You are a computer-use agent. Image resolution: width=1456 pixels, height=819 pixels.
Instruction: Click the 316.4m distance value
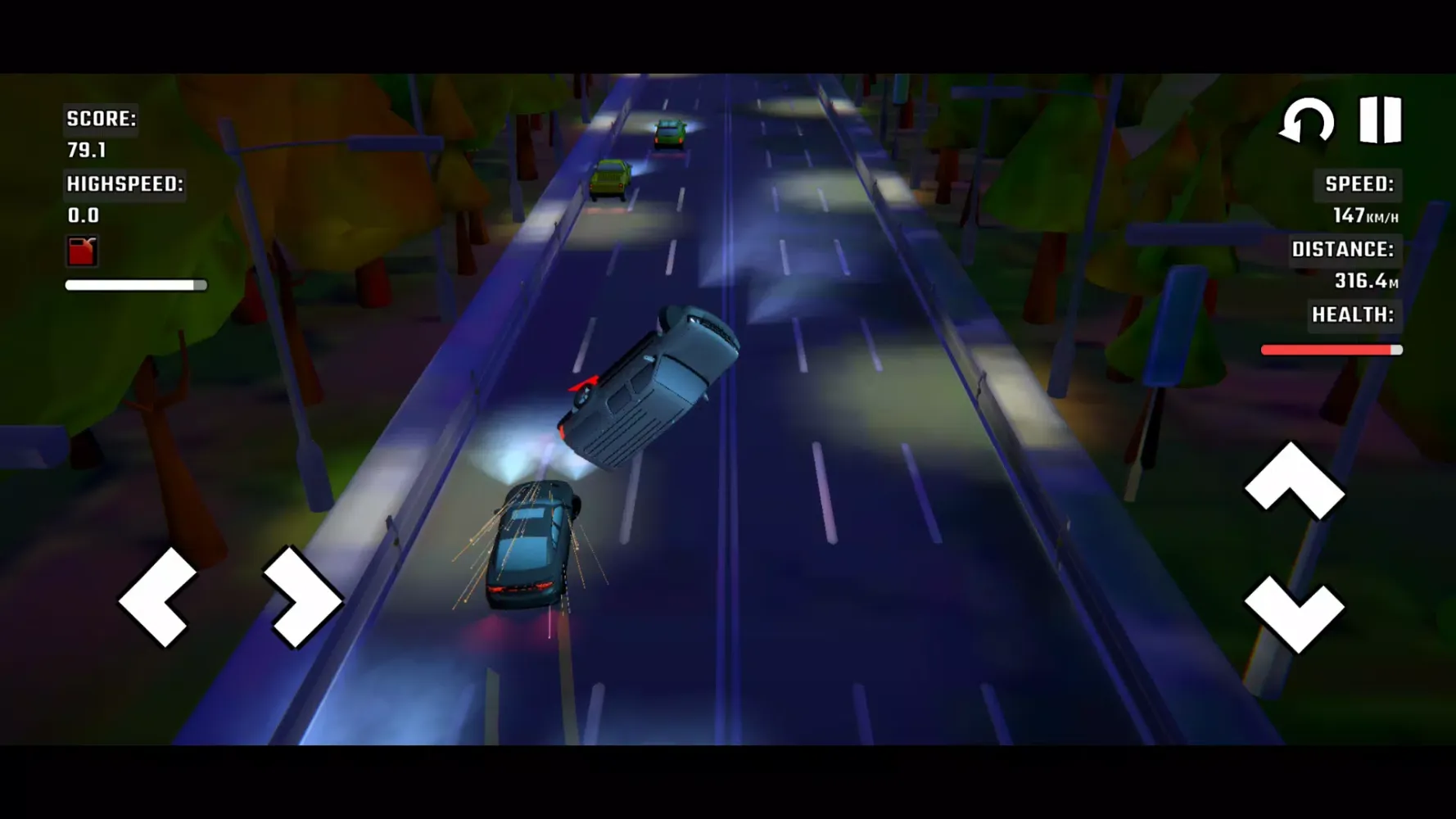[x=1368, y=281]
